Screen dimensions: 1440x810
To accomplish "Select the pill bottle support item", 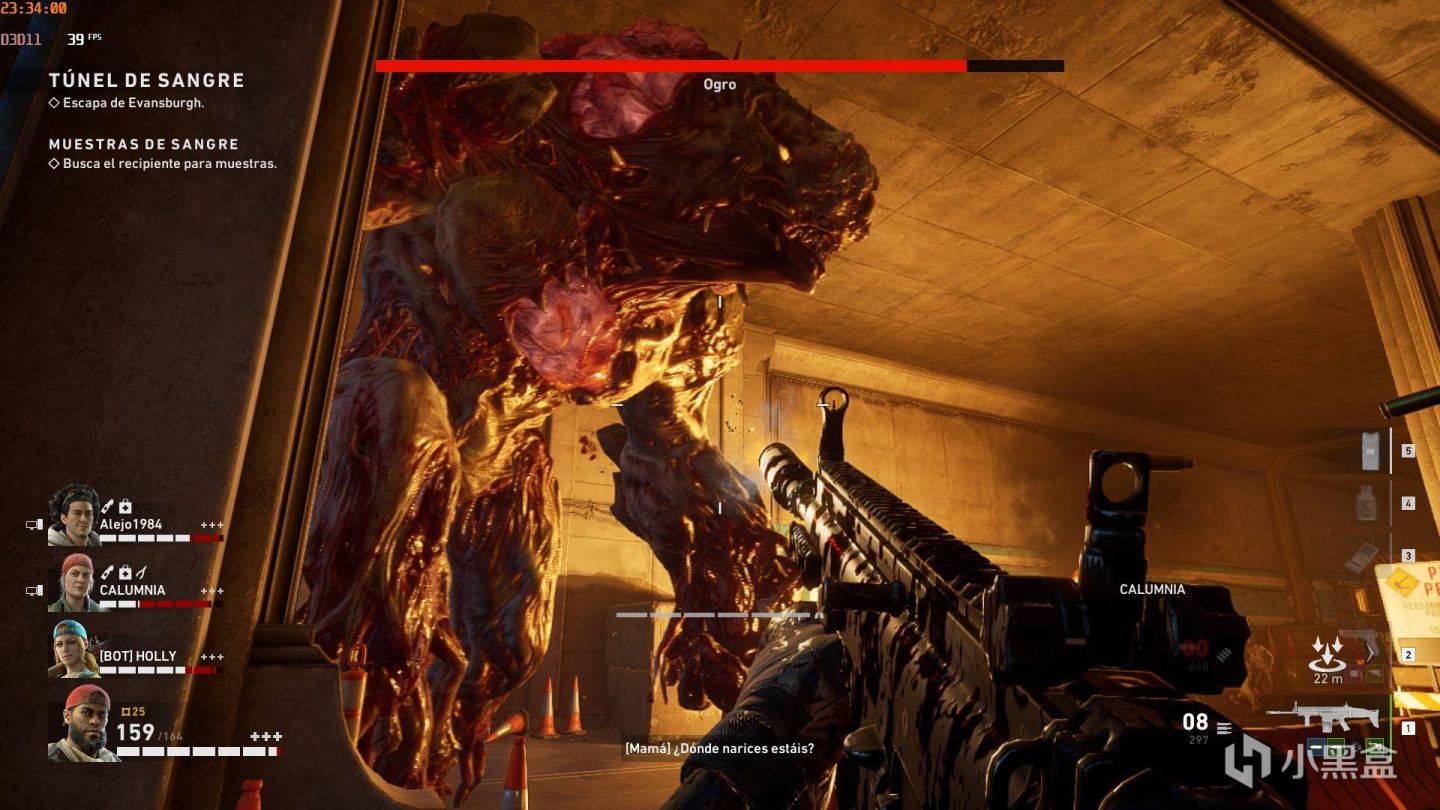I will click(x=1366, y=503).
